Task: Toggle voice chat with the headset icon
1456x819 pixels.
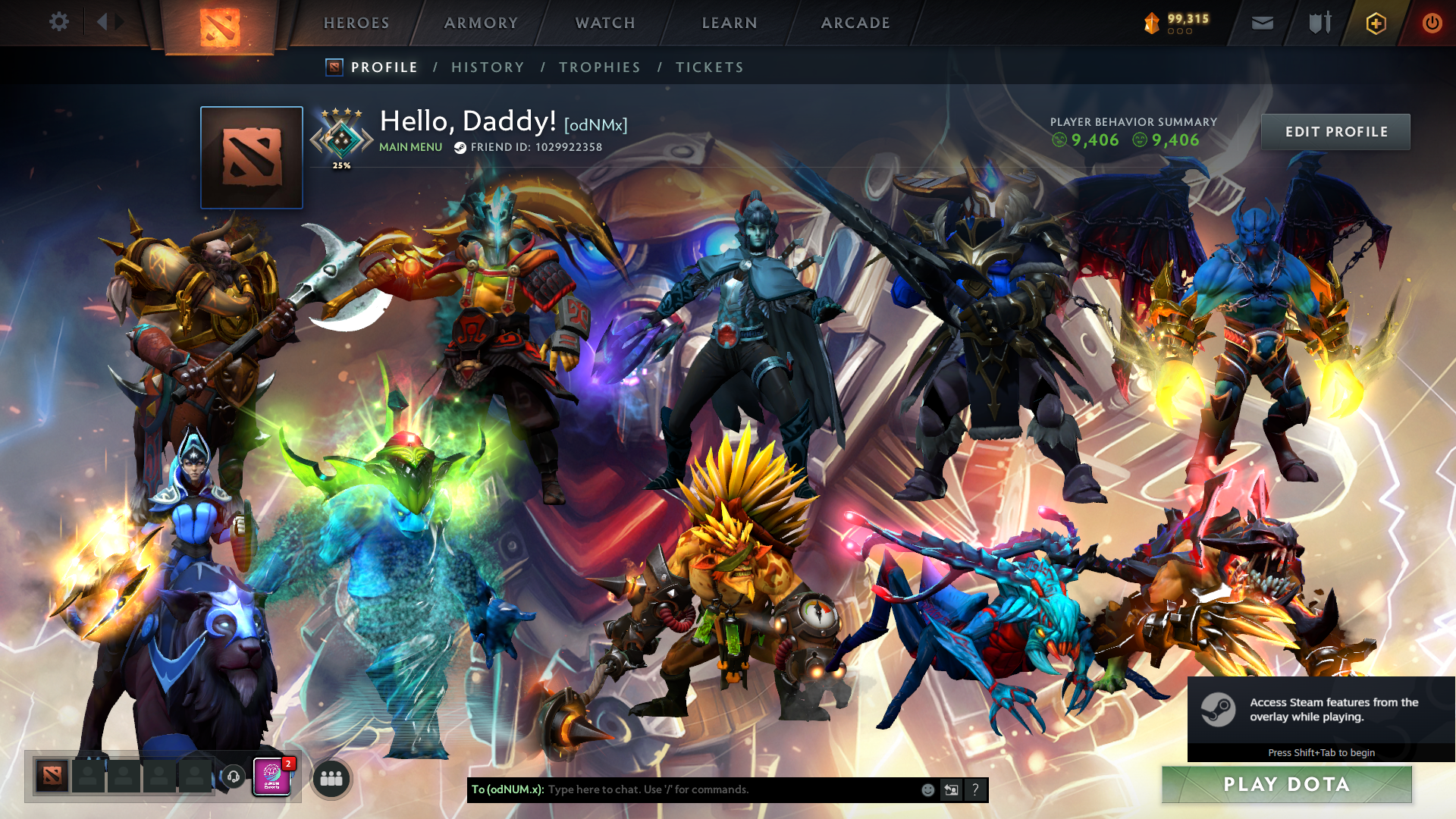Action: pyautogui.click(x=234, y=776)
